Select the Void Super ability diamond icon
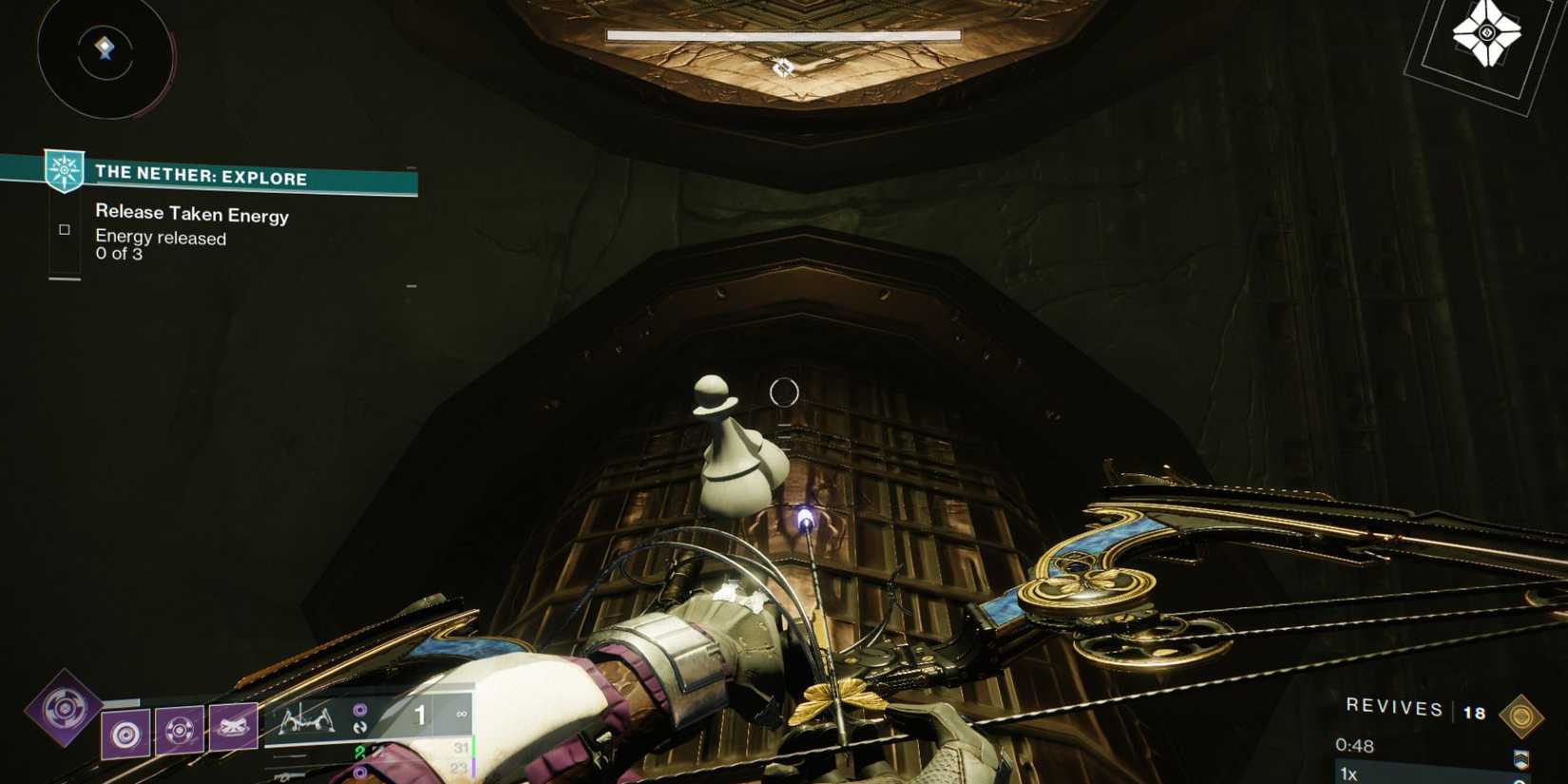This screenshot has width=1568, height=784. coord(64,711)
